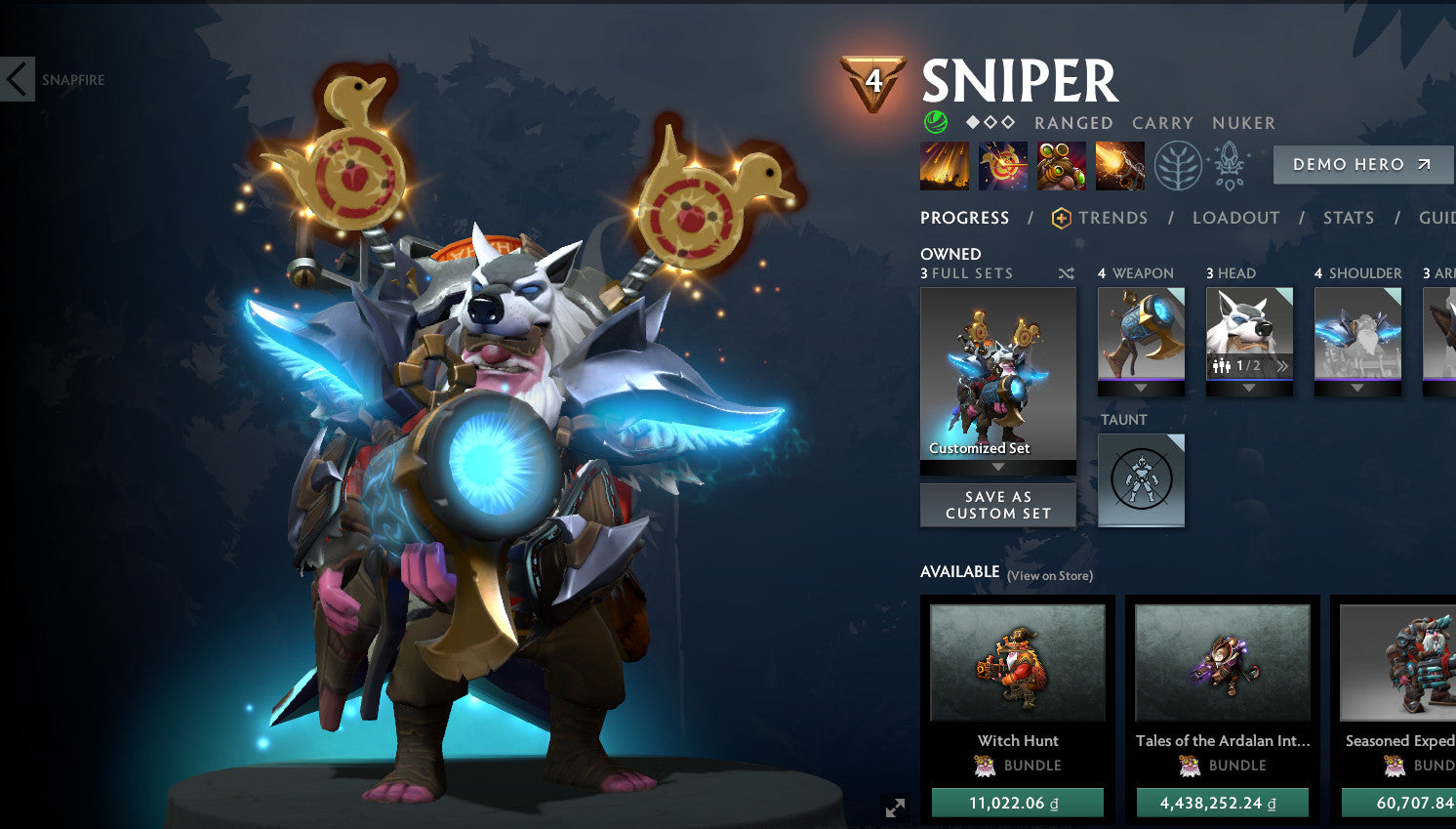
Task: Select the Assassinate ultimate icon
Action: (1119, 164)
